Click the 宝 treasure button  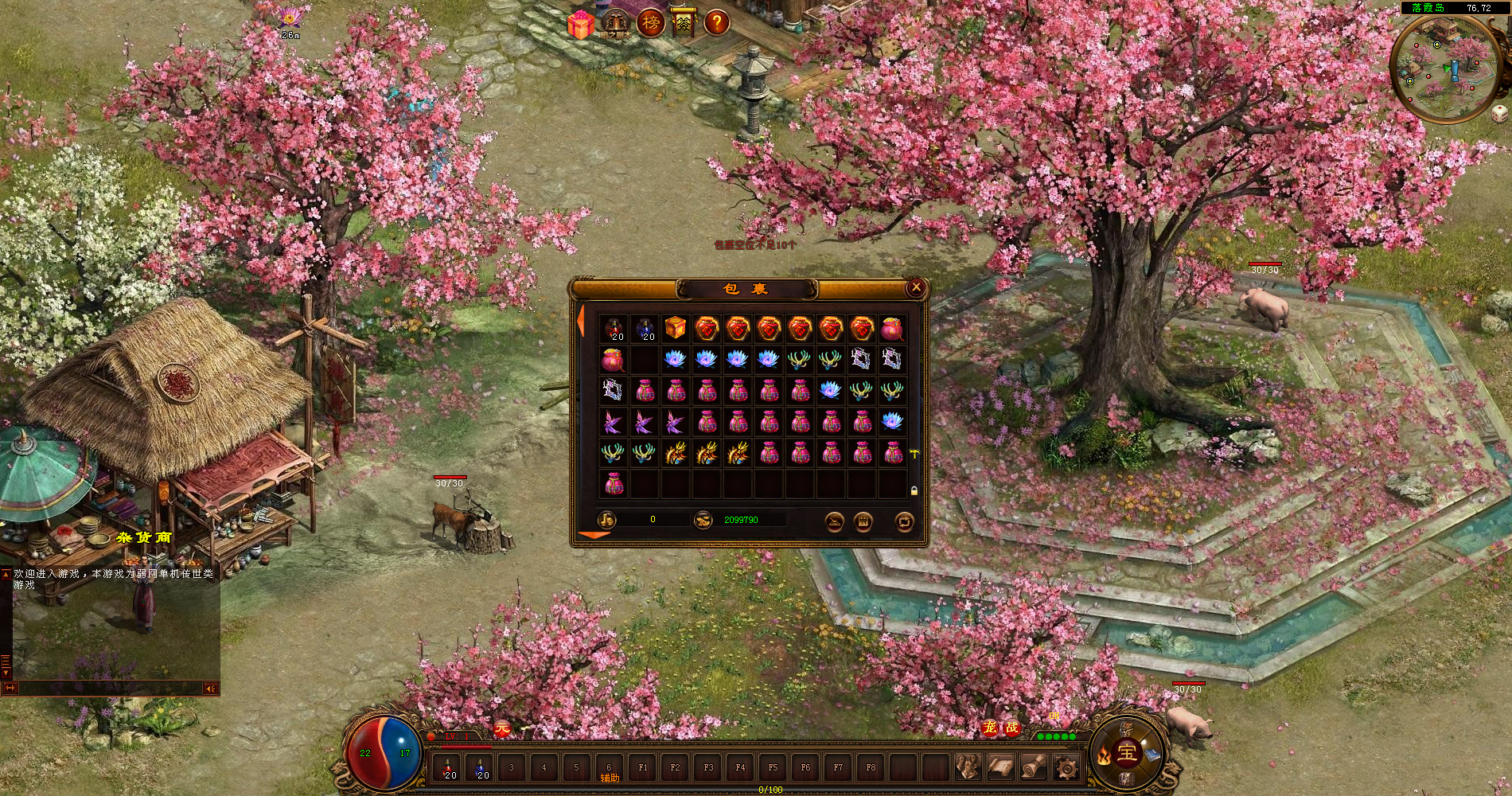click(x=1126, y=752)
